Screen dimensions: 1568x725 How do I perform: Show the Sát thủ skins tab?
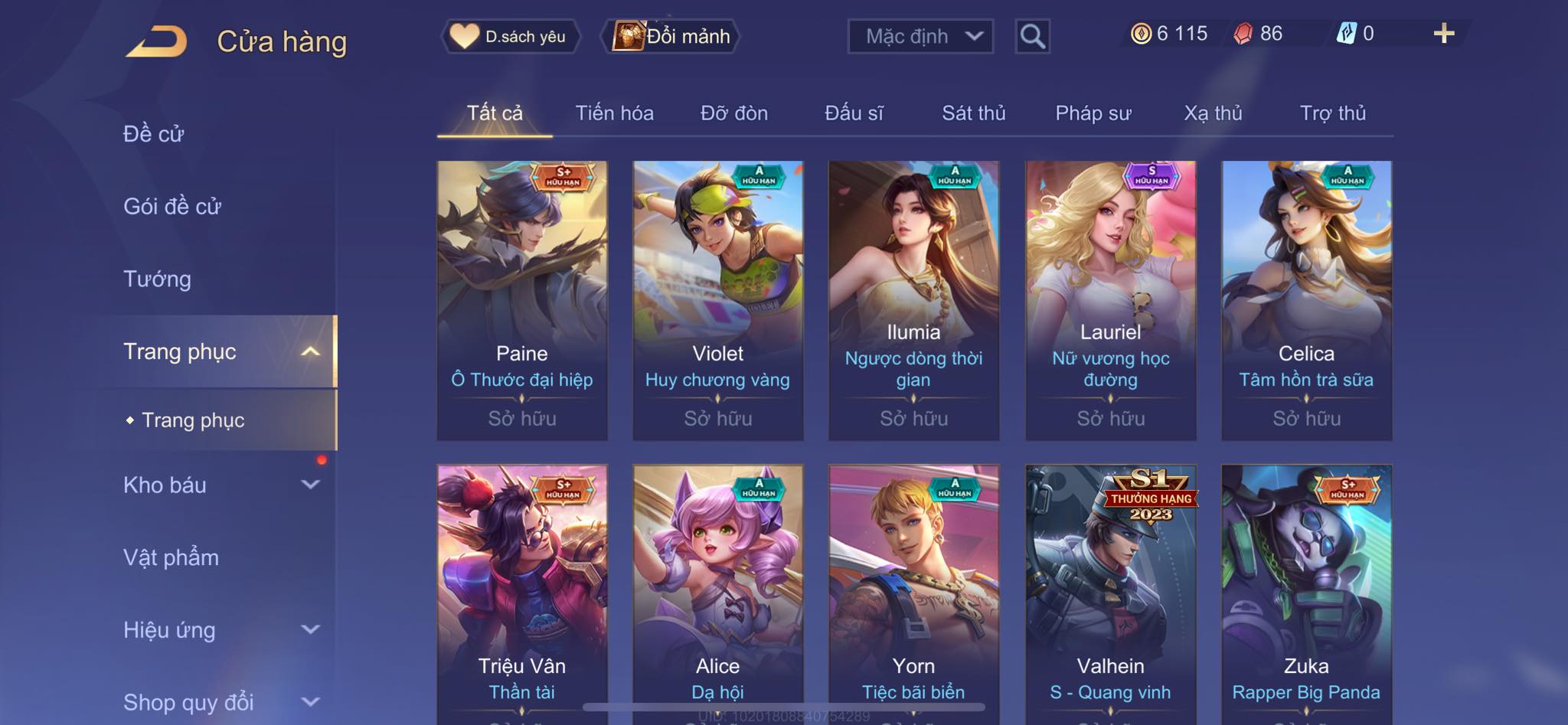point(973,113)
